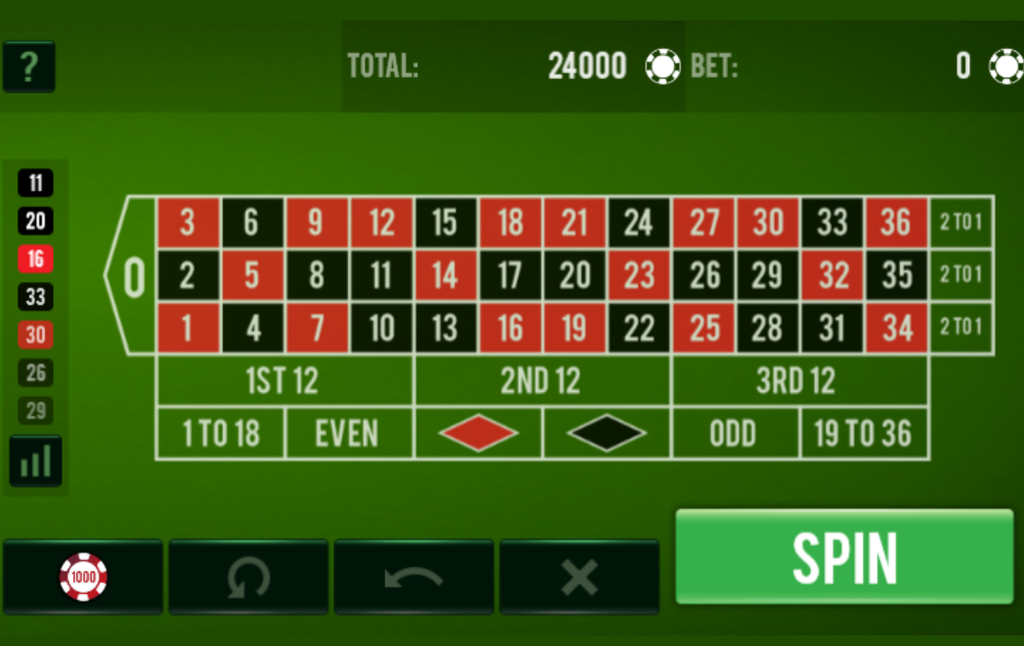
Task: Bet on 1 TO 18
Action: point(220,434)
